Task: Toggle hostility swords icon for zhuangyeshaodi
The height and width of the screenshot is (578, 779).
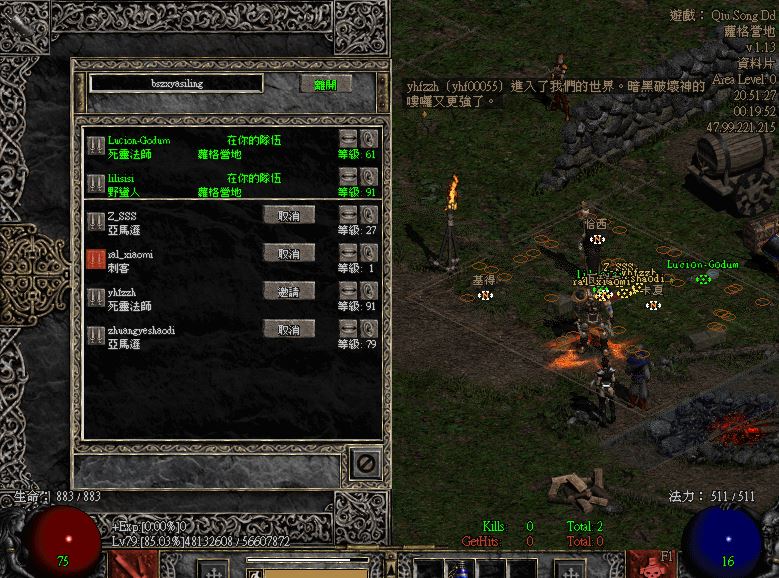Action: point(96,331)
